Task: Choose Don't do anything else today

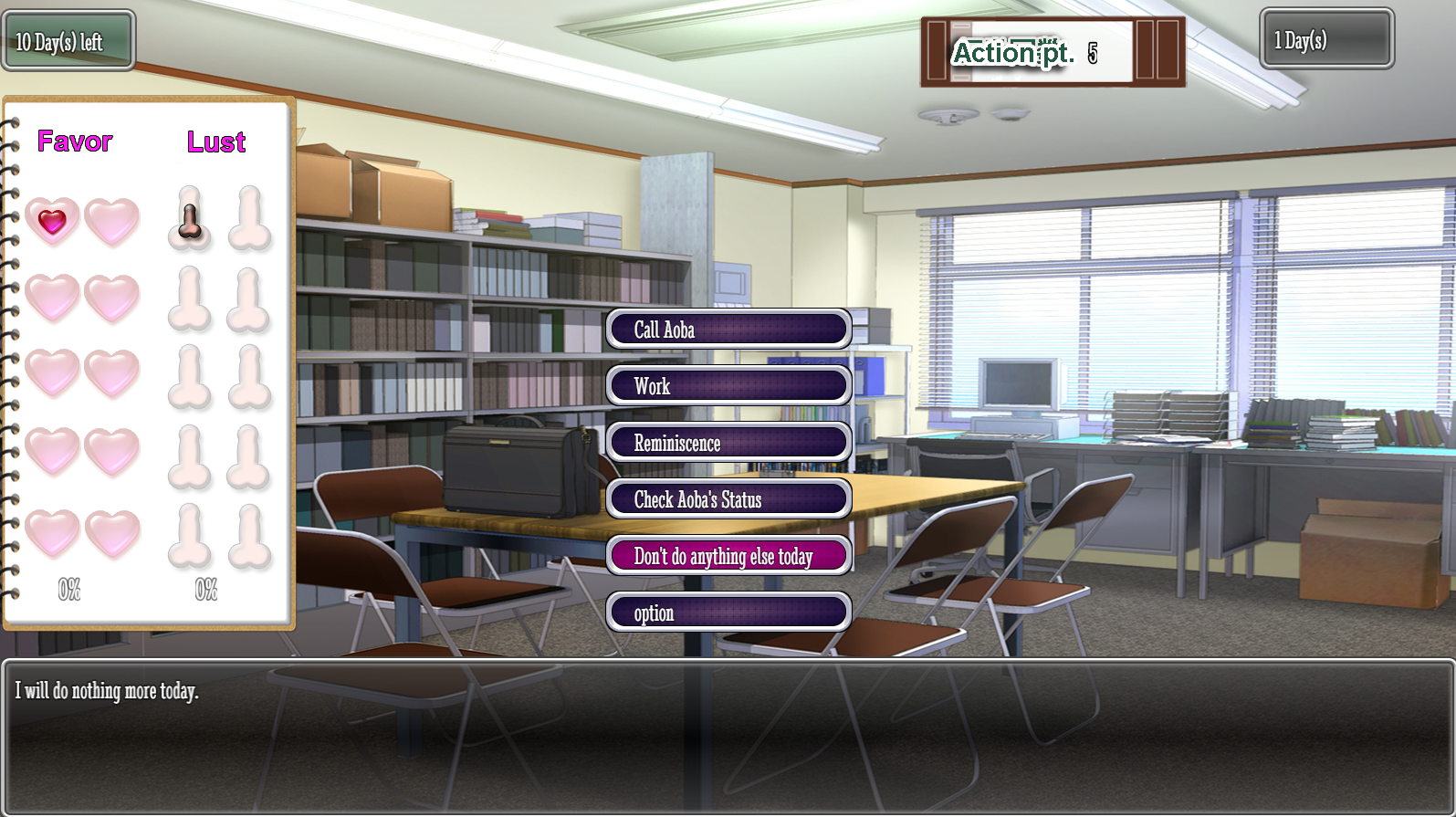Action: tap(728, 556)
